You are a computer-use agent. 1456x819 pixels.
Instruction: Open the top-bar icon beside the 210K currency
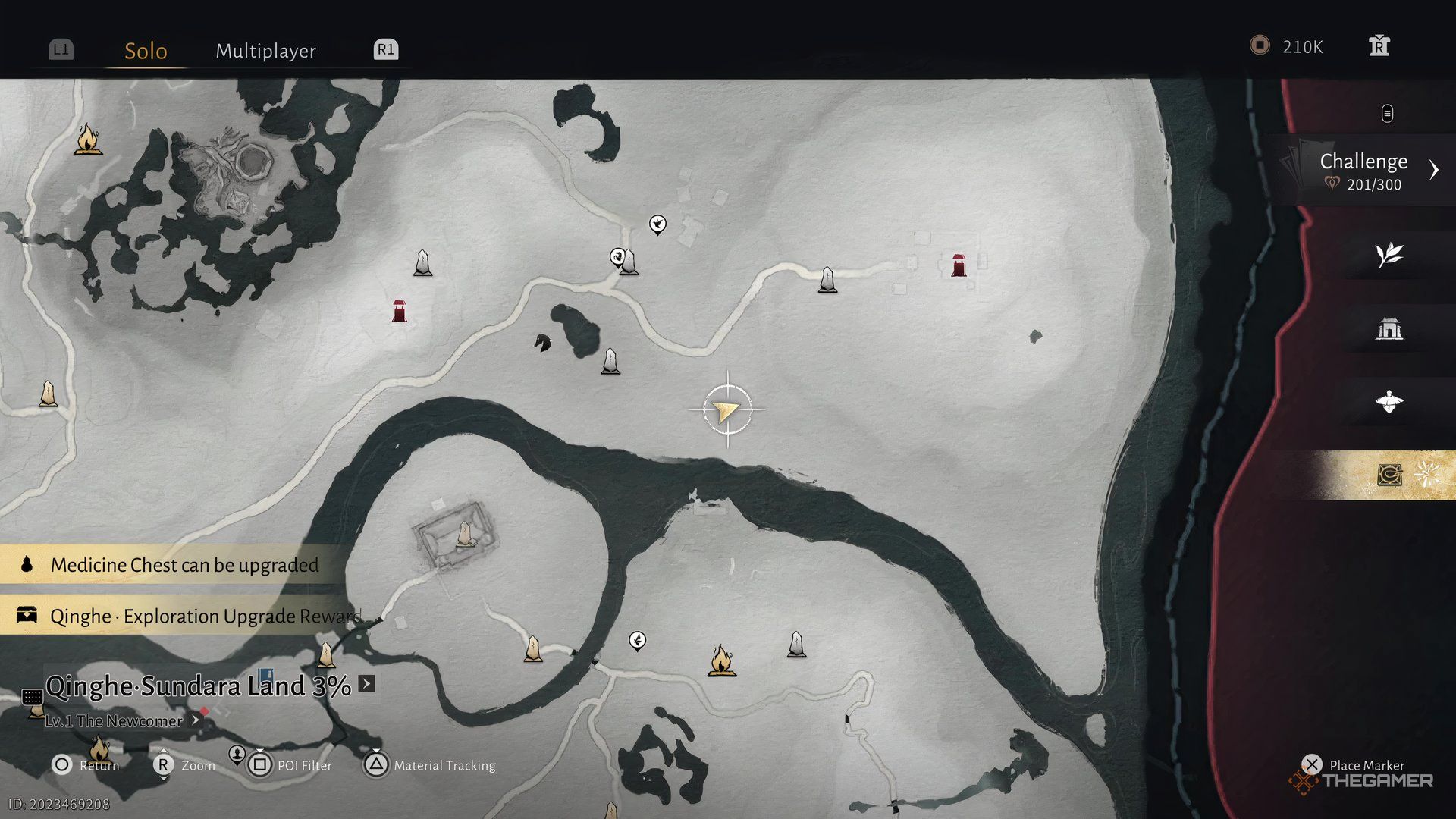(x=1379, y=46)
